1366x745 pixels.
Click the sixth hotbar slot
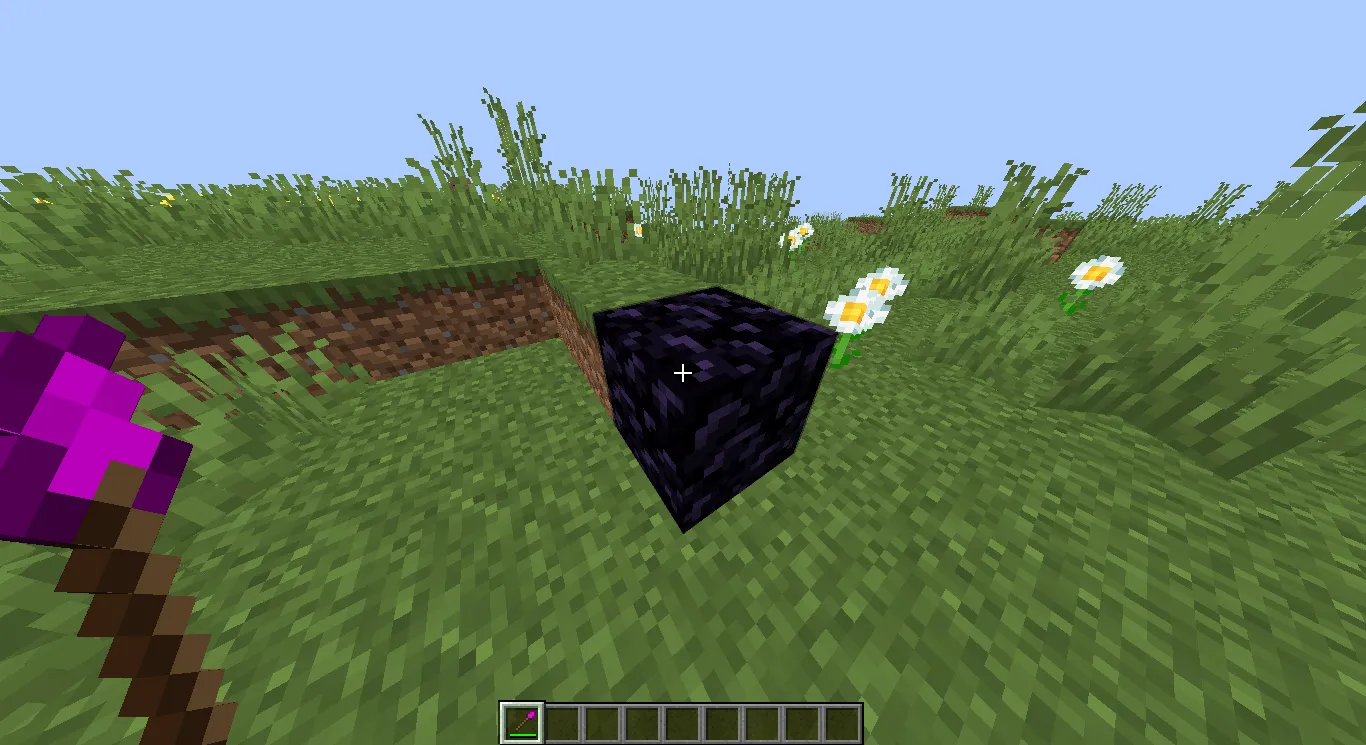[x=722, y=720]
